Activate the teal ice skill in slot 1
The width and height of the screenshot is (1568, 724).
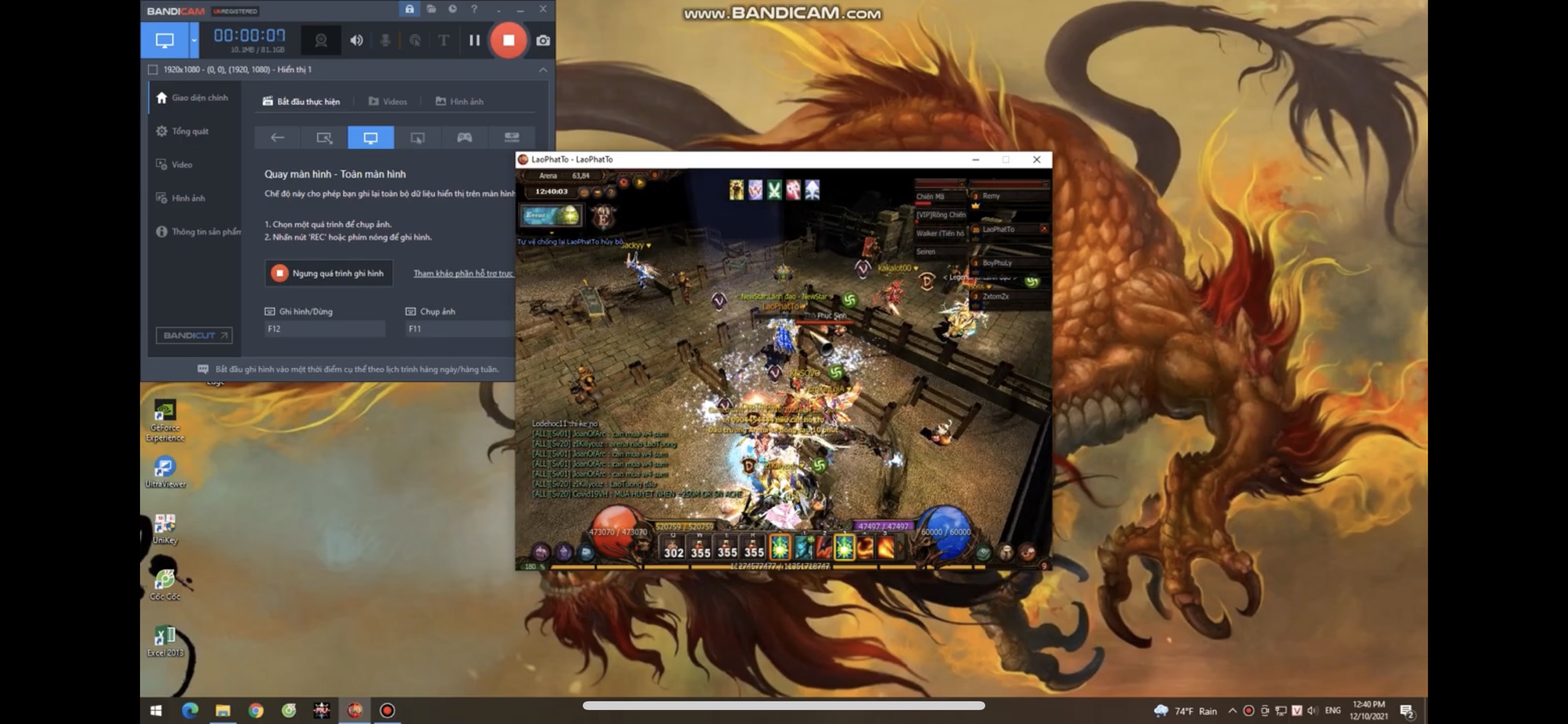coord(804,547)
